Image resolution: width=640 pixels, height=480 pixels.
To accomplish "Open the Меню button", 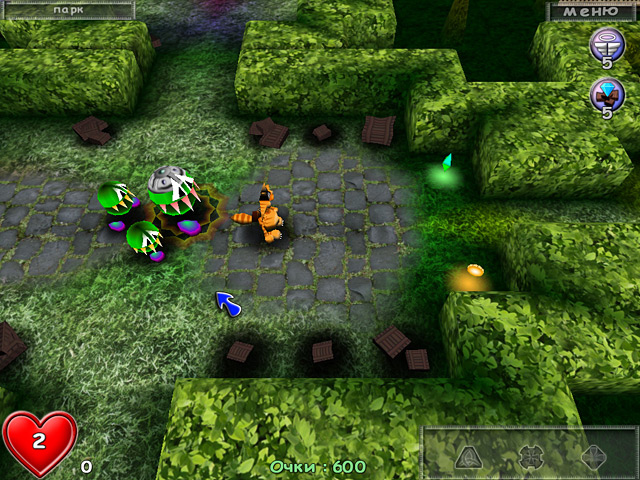I will (590, 11).
